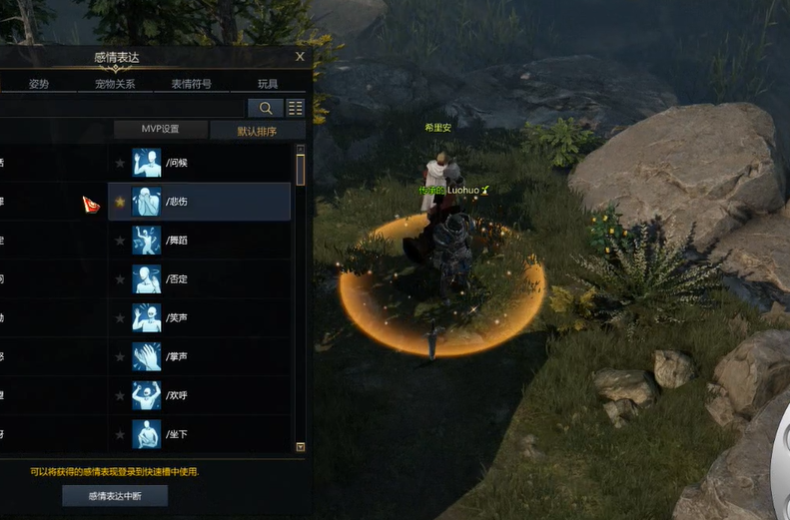This screenshot has height=520, width=790.
Task: Click the emote list scrollbar down arrow
Action: (300, 447)
